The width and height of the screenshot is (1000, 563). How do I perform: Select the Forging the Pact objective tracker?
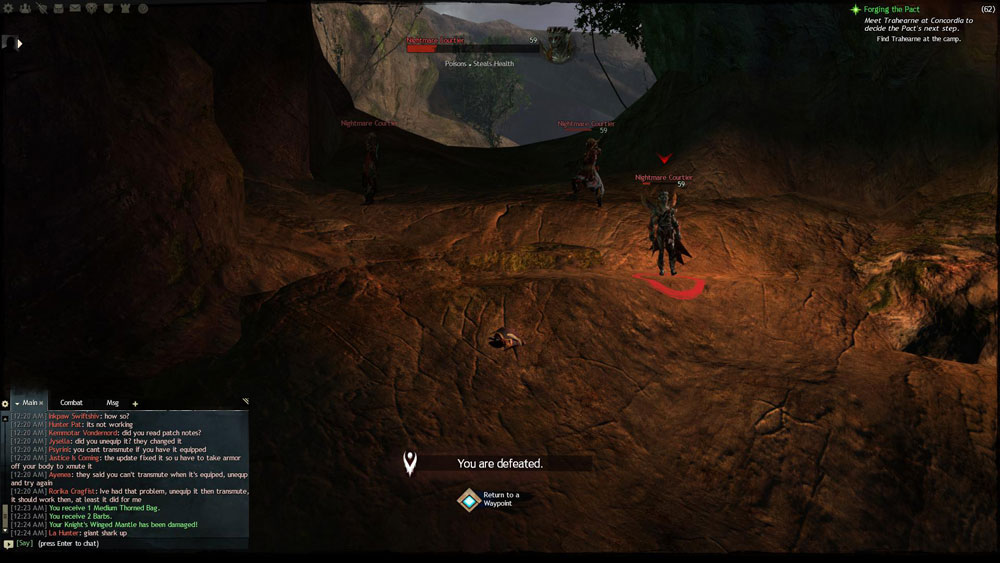click(x=891, y=9)
